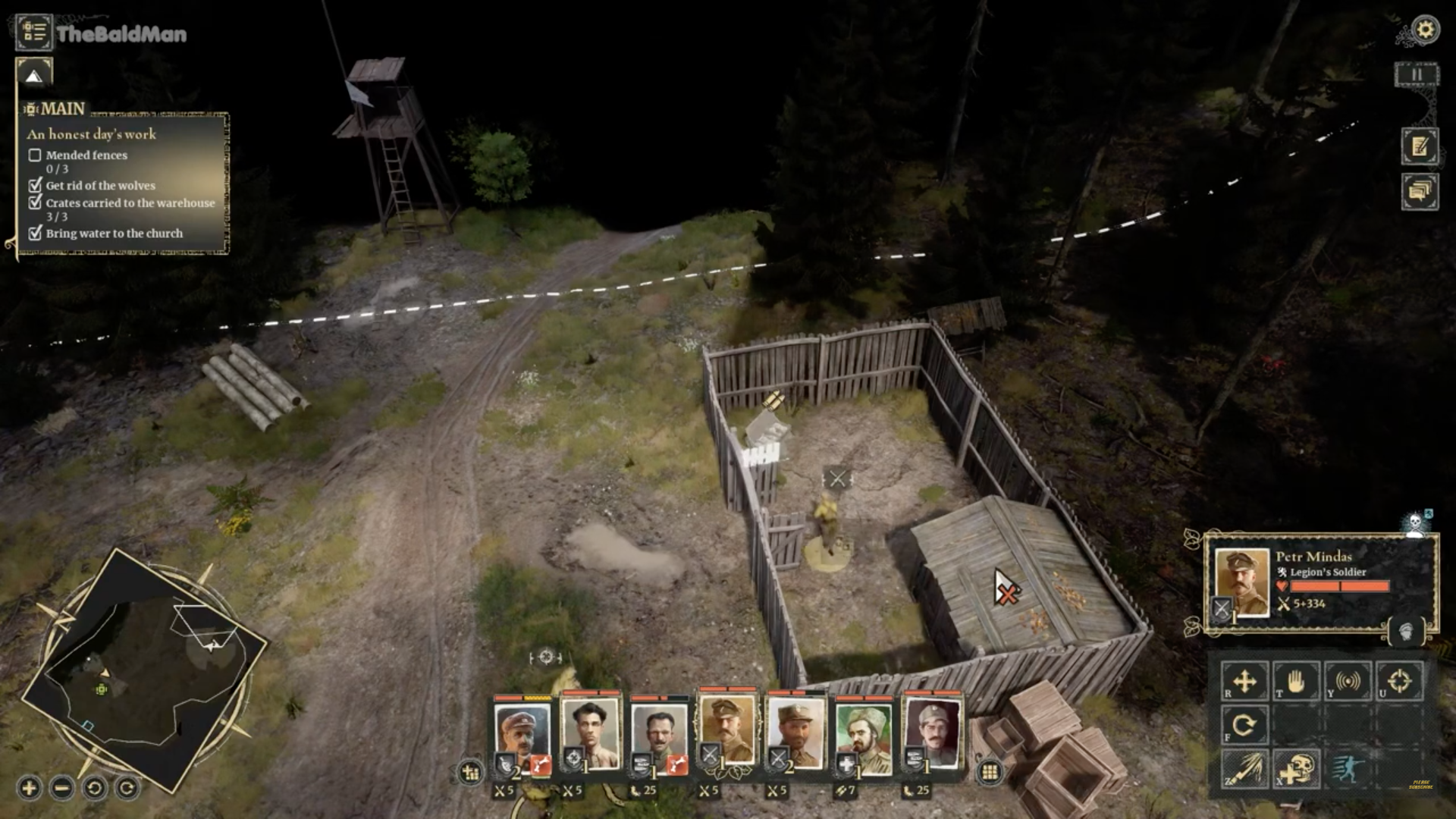Check the Mended fences quest objective
The width and height of the screenshot is (1456, 819).
(35, 155)
